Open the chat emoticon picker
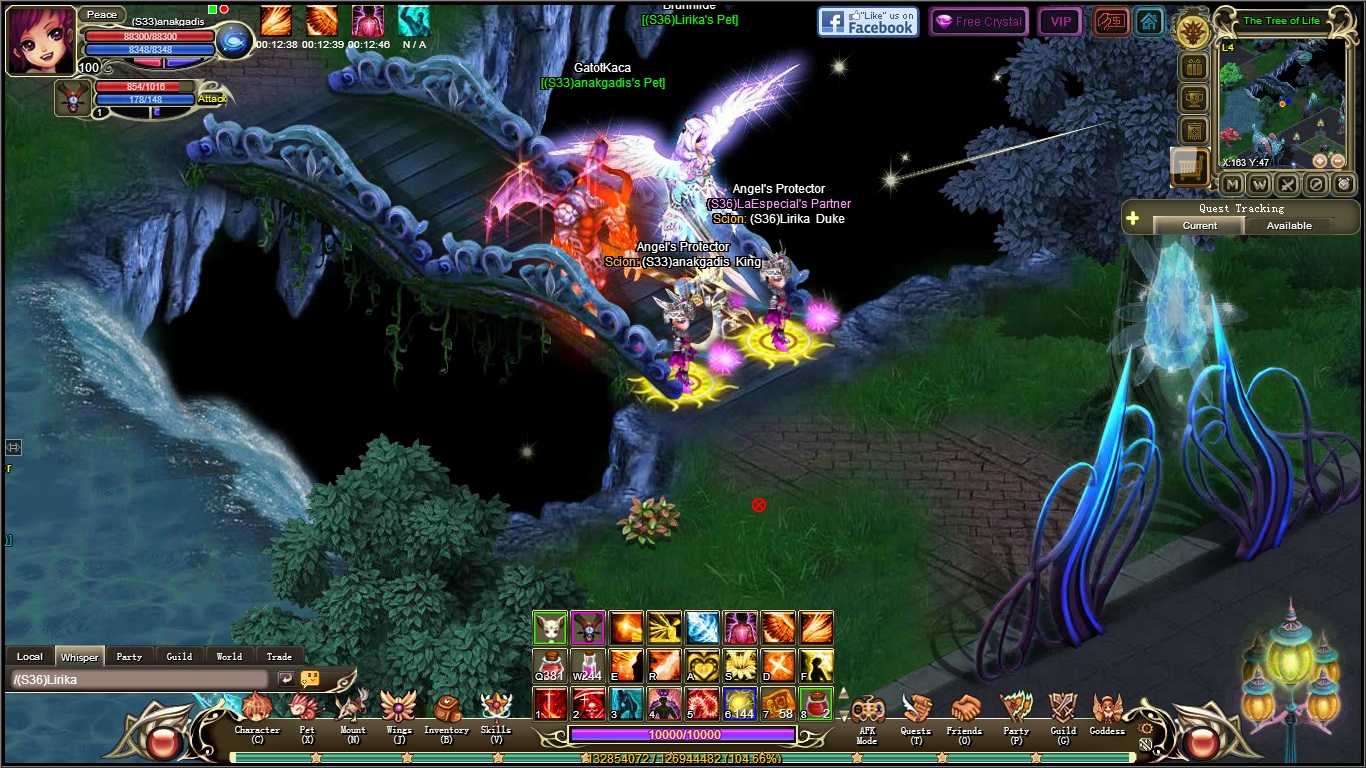This screenshot has width=1366, height=768. coord(310,679)
